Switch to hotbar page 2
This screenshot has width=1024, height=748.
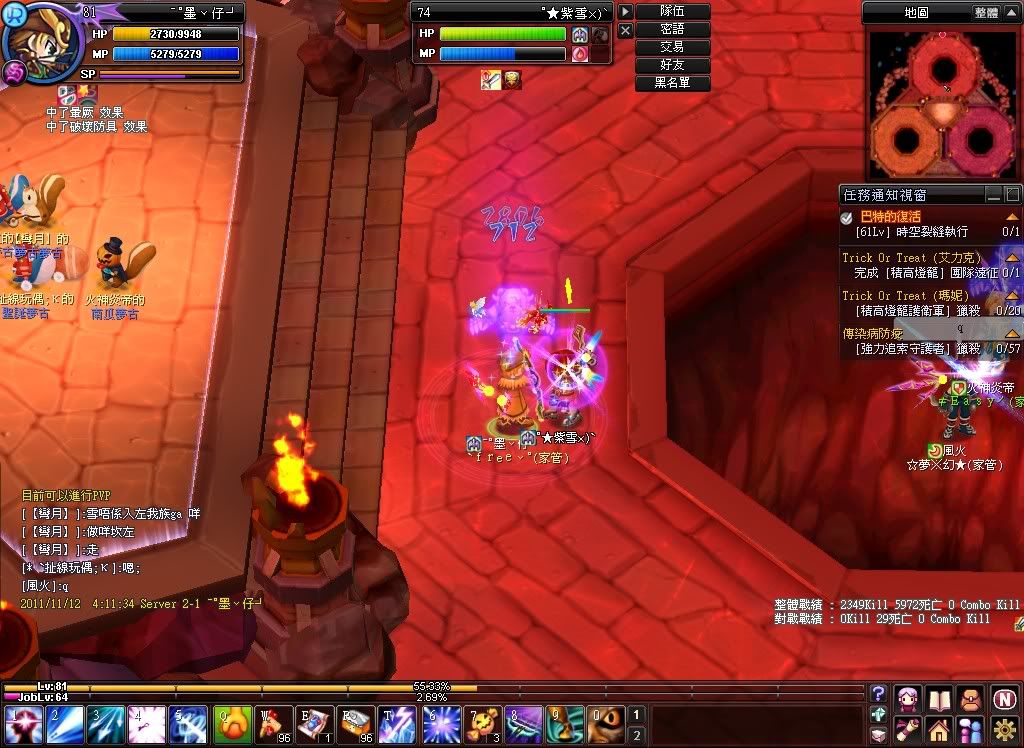coord(636,735)
